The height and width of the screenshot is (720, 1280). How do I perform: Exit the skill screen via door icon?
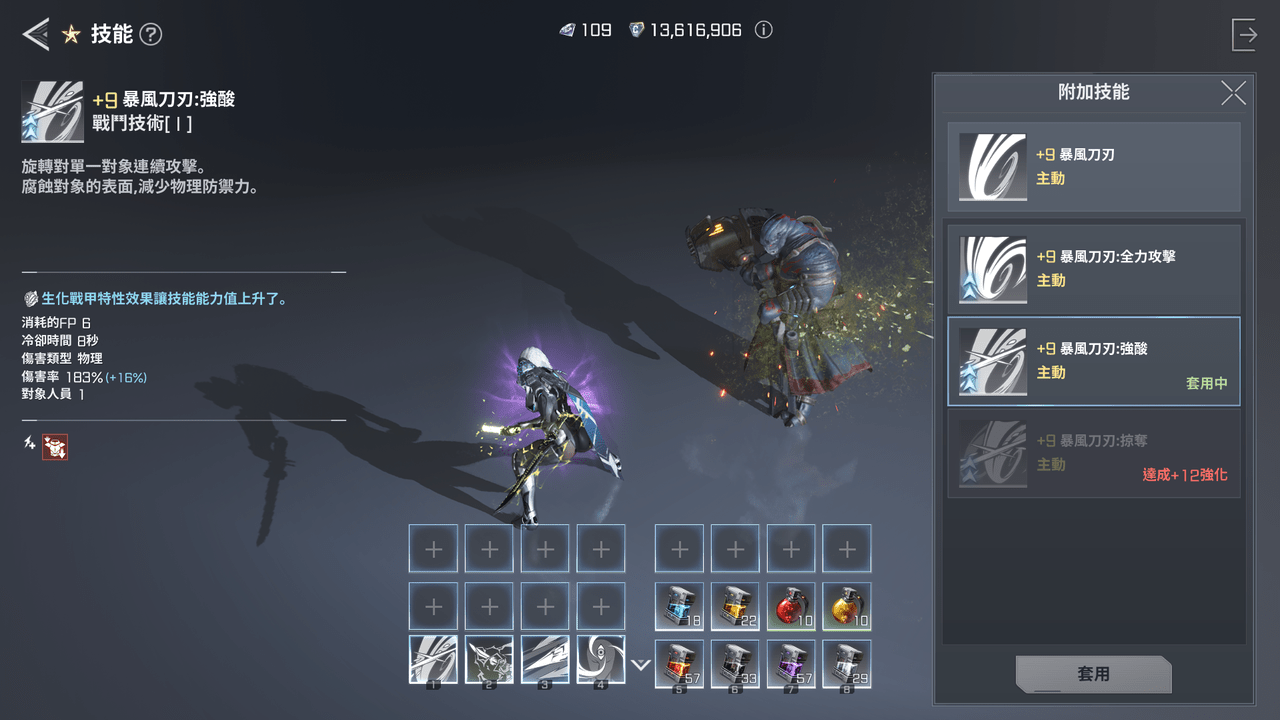tap(1245, 35)
